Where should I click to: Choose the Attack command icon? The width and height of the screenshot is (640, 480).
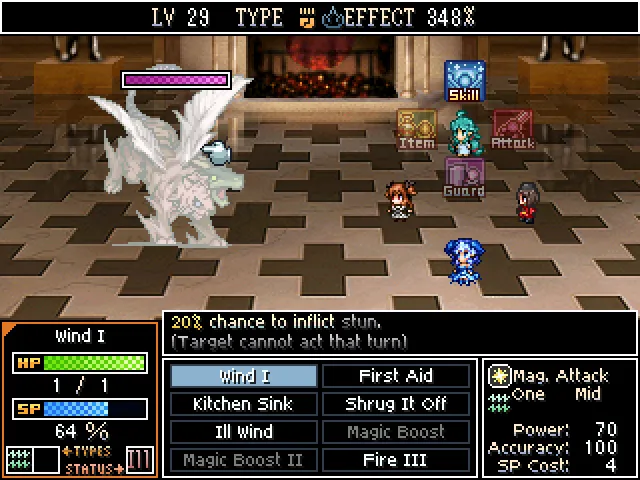(x=512, y=129)
